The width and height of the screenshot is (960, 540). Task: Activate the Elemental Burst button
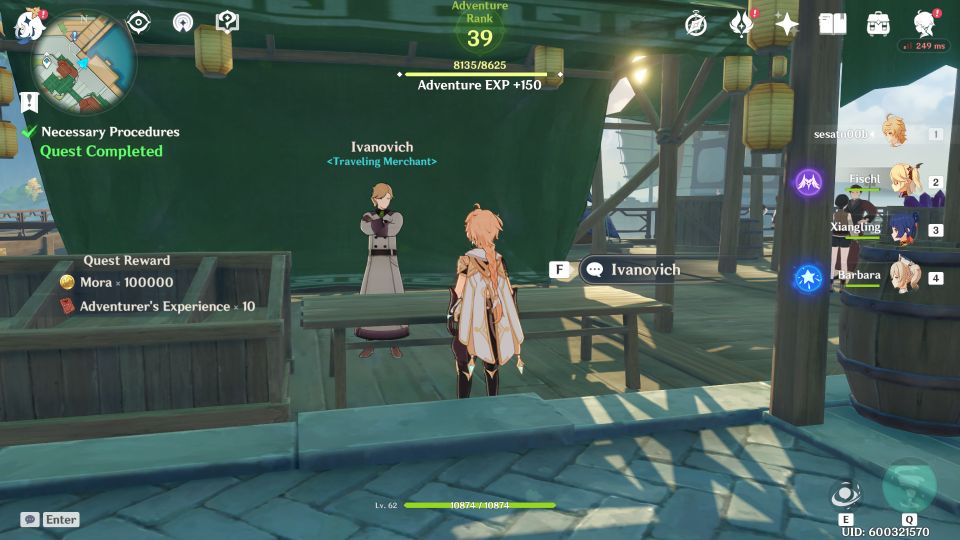[x=909, y=487]
